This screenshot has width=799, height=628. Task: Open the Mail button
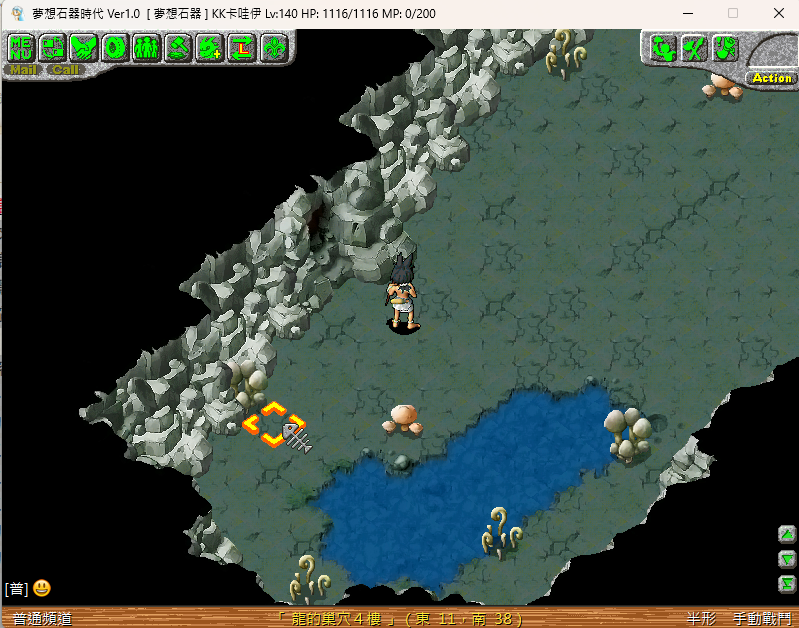pos(23,70)
